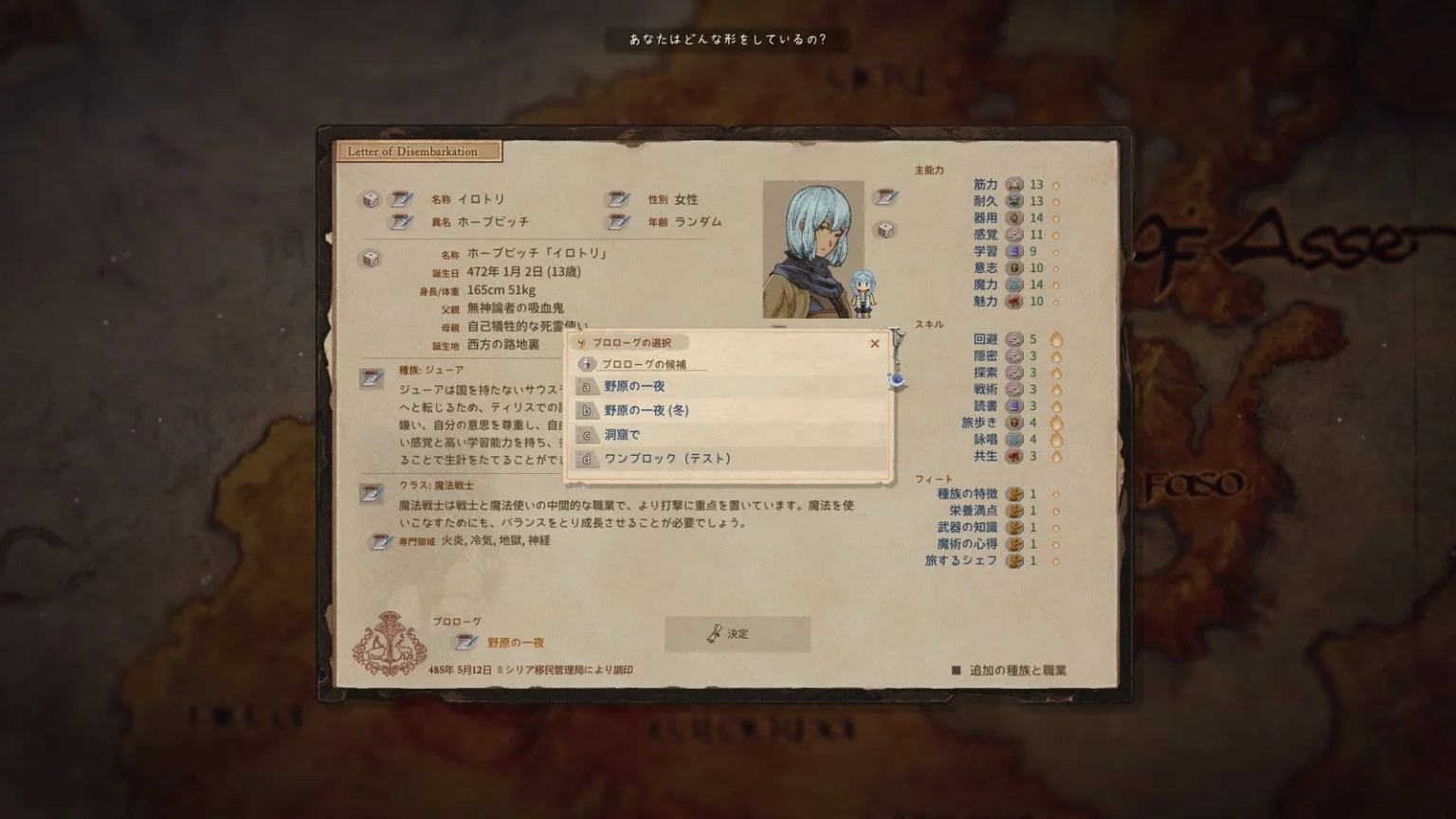Toggle the small circle marker beside 筋力

coord(1054,184)
